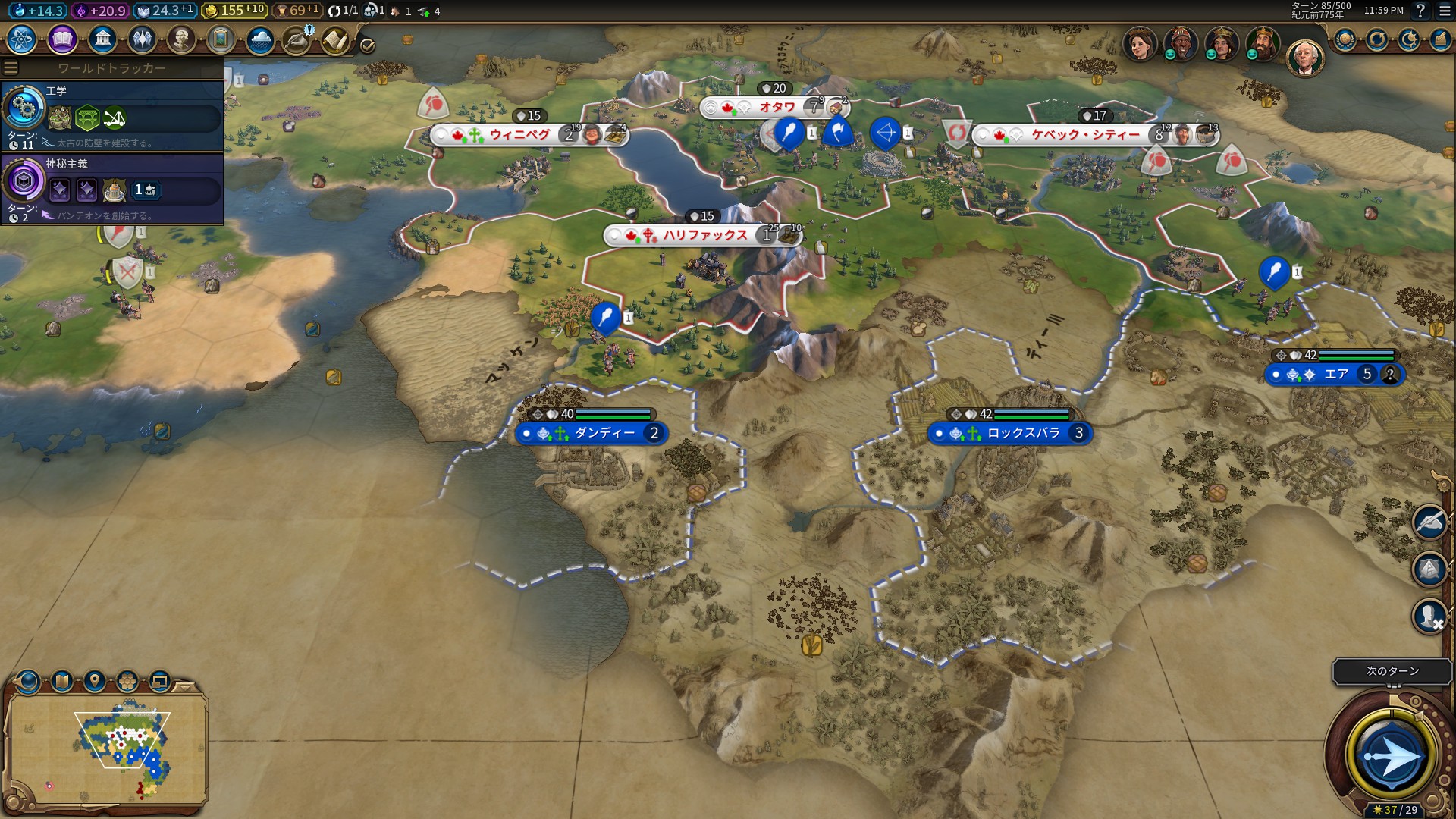This screenshot has width=1456, height=819.
Task: Open the Civilopedia question mark button
Action: [x=1421, y=11]
